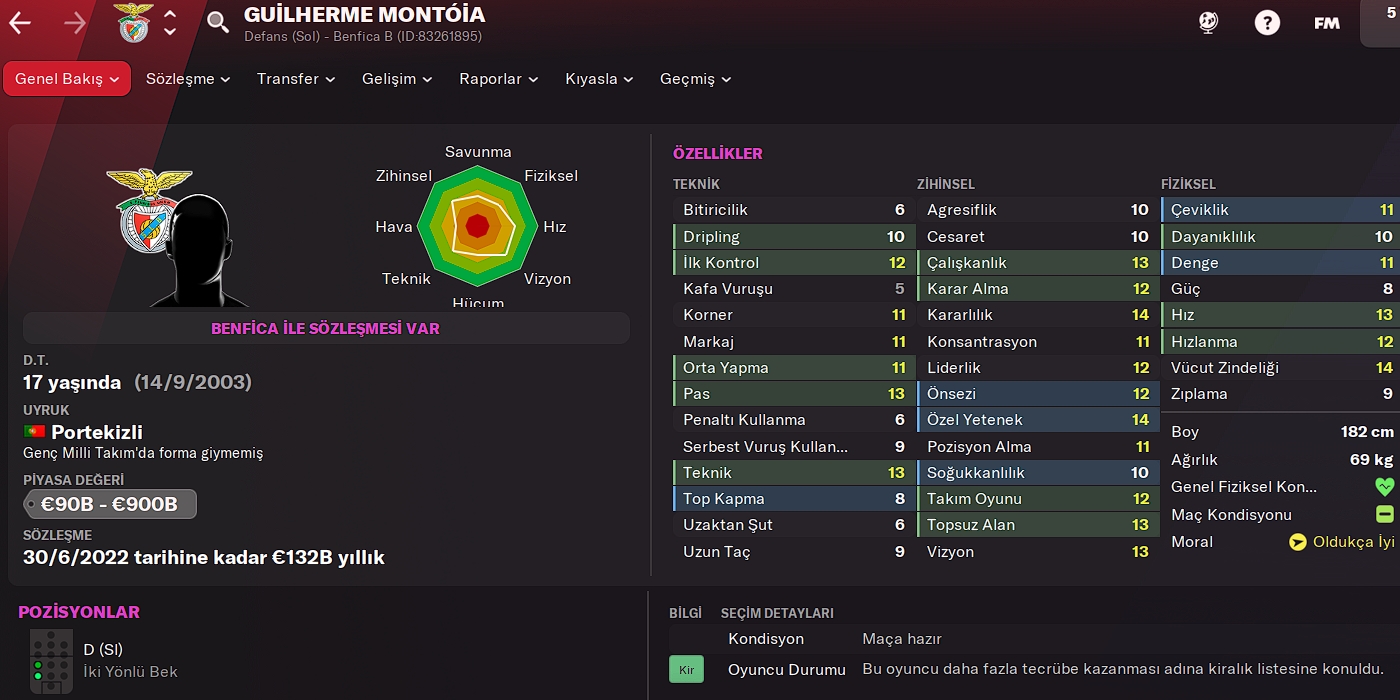Open the Transfer menu
The height and width of the screenshot is (700, 1400).
(296, 79)
